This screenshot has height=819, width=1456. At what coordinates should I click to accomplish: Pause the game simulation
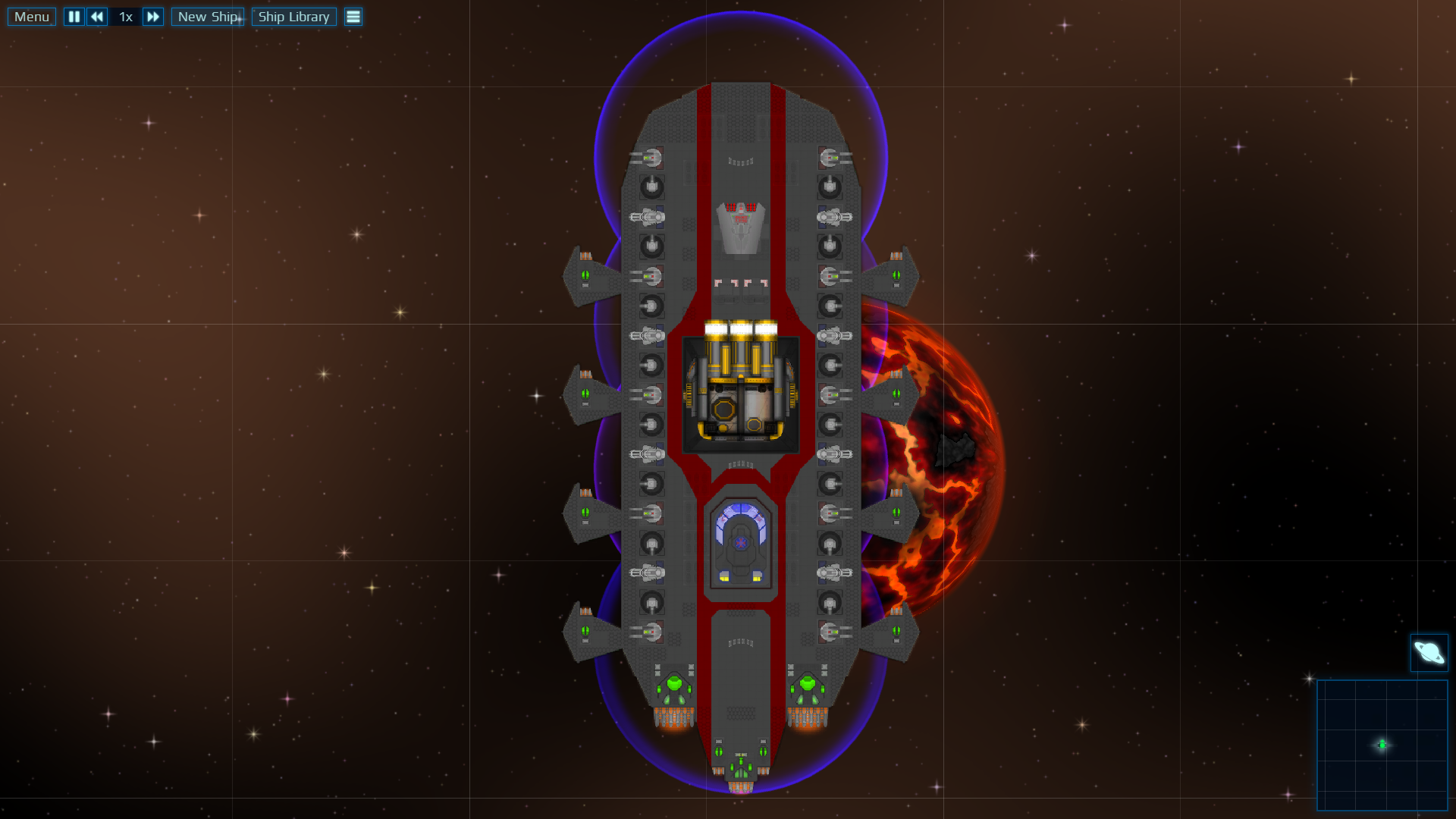[74, 17]
